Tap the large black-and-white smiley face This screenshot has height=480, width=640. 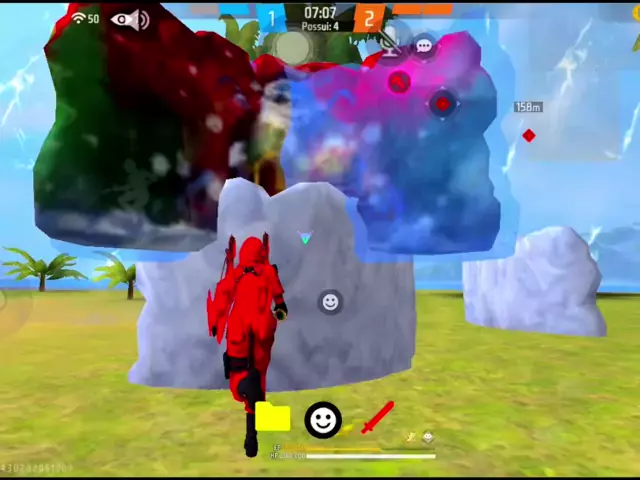tap(322, 420)
